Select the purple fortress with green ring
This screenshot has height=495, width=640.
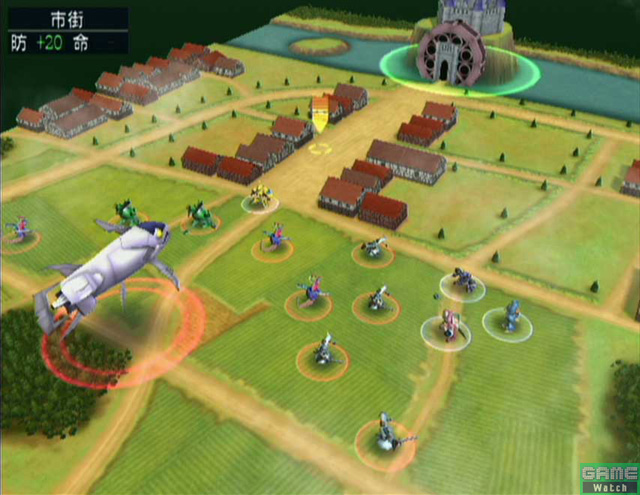click(457, 52)
